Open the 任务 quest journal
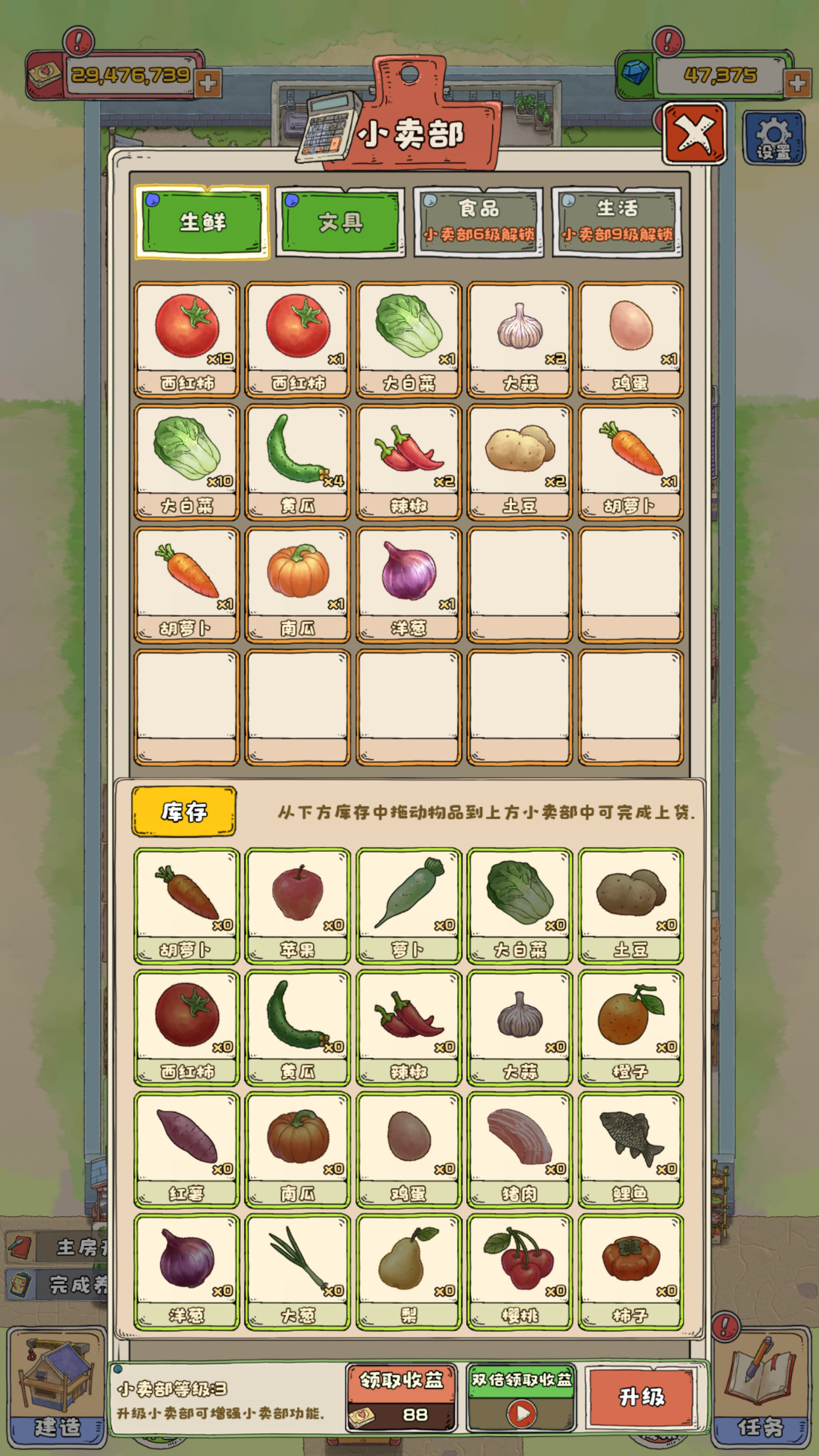819x1456 pixels. (760, 1390)
